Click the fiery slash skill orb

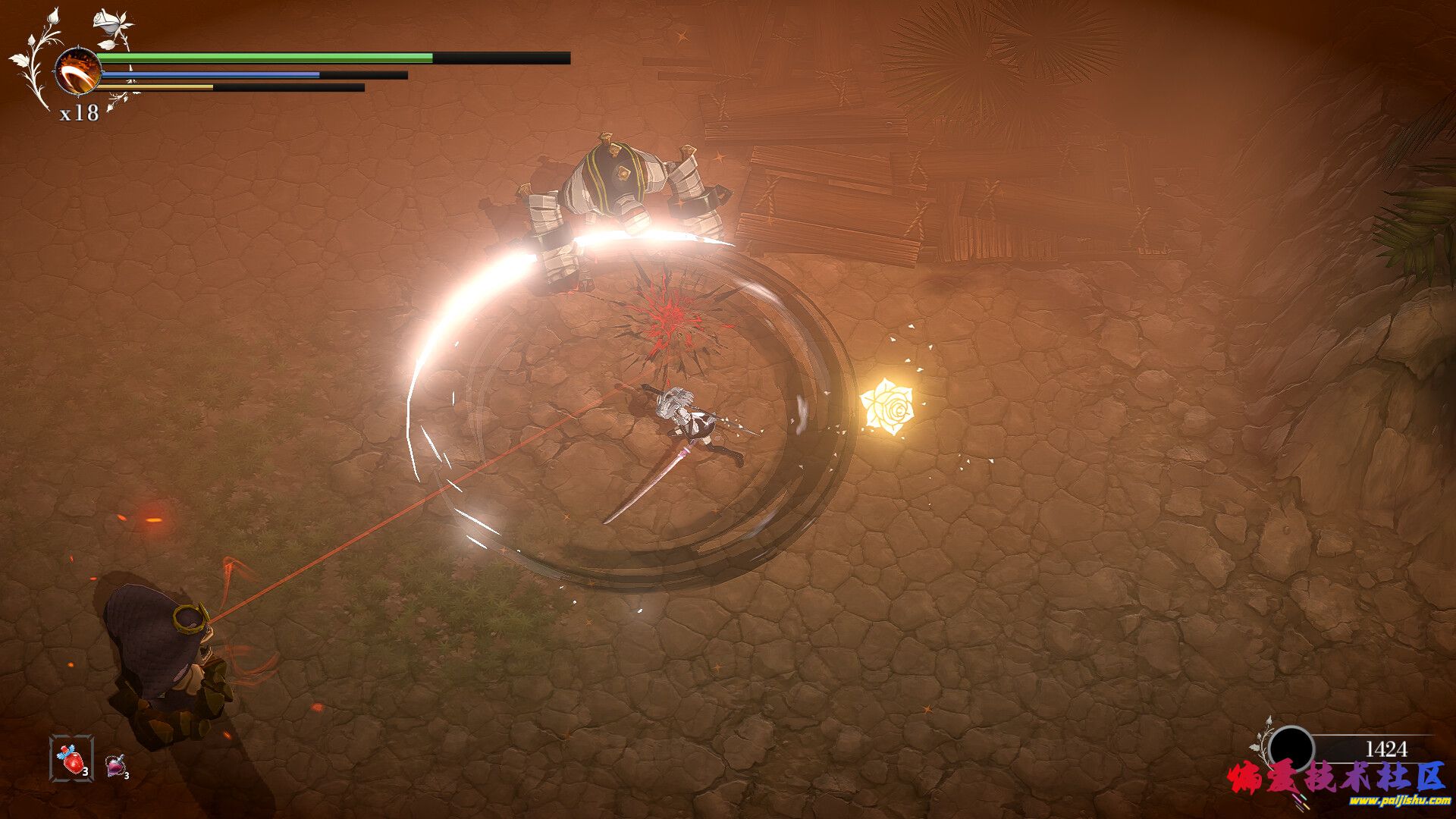(78, 71)
